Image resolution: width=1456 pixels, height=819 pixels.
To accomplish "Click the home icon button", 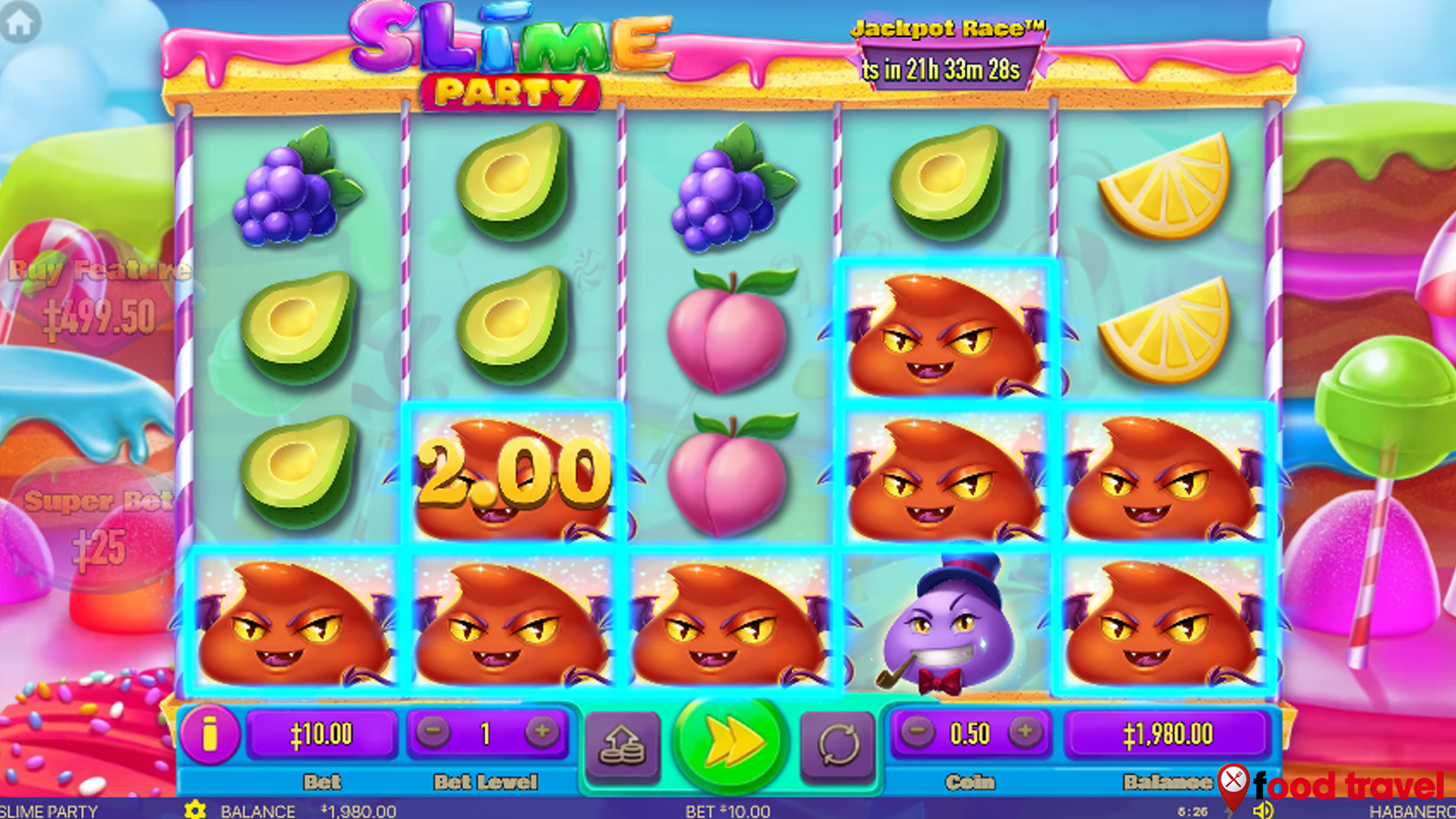I will [x=20, y=23].
